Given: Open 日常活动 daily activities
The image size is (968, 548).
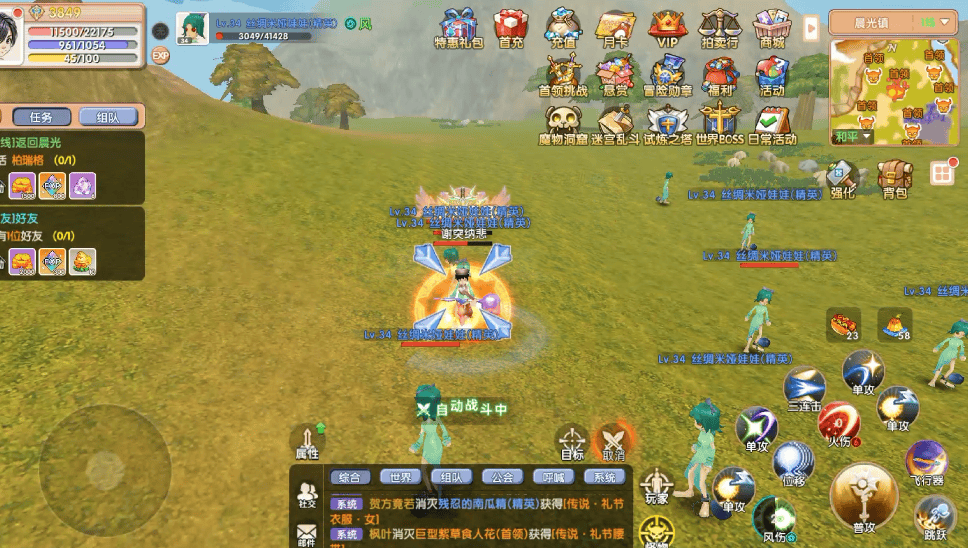Looking at the screenshot, I should click(772, 123).
